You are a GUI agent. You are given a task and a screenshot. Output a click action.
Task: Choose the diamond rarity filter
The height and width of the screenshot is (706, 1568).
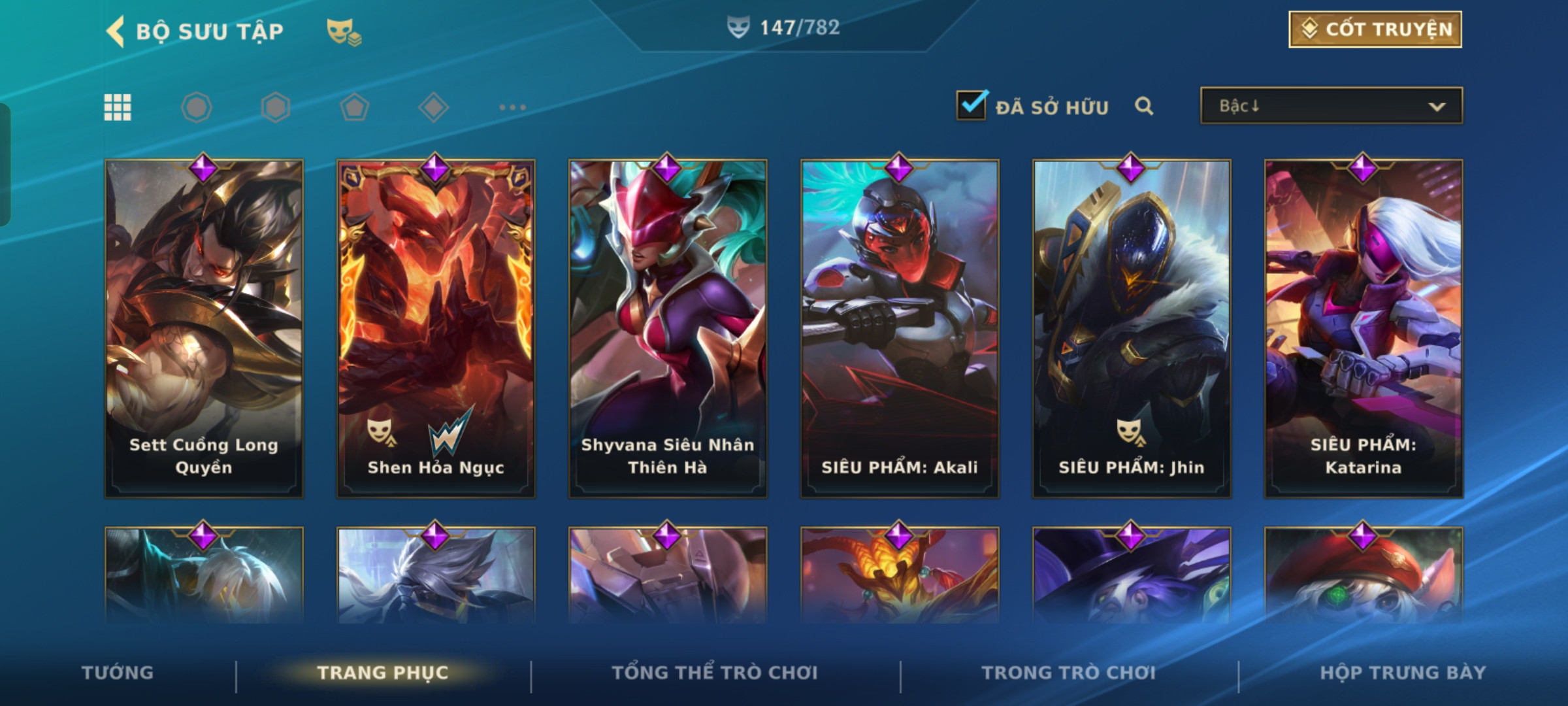click(x=433, y=107)
